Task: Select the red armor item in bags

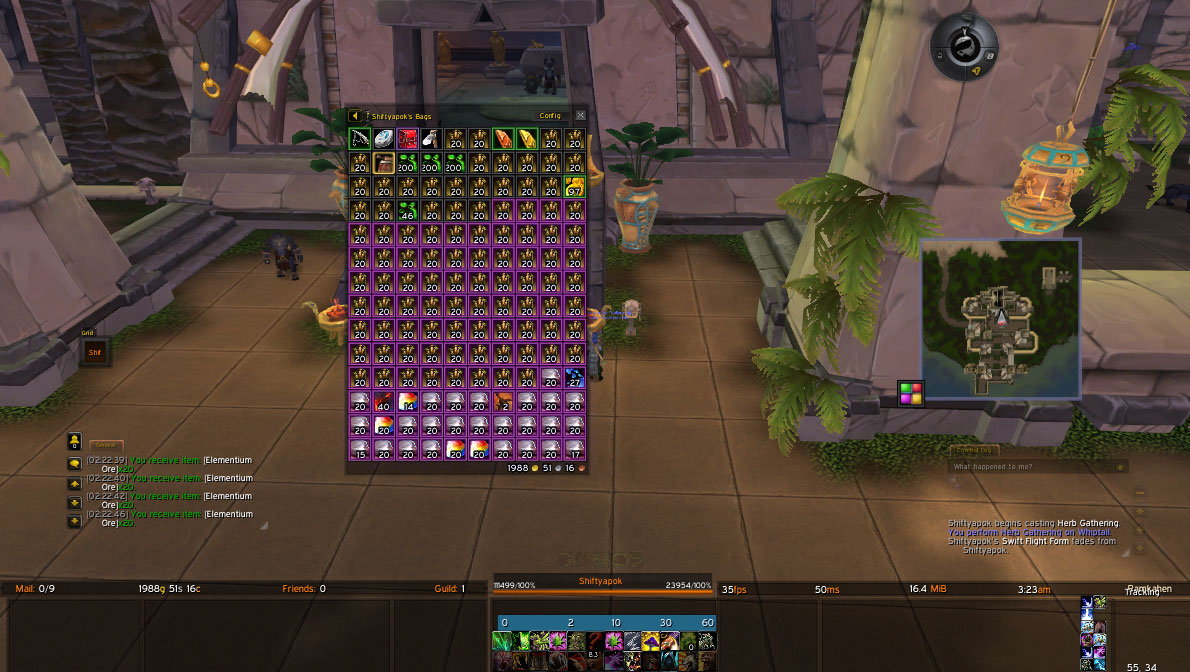Action: coord(408,139)
